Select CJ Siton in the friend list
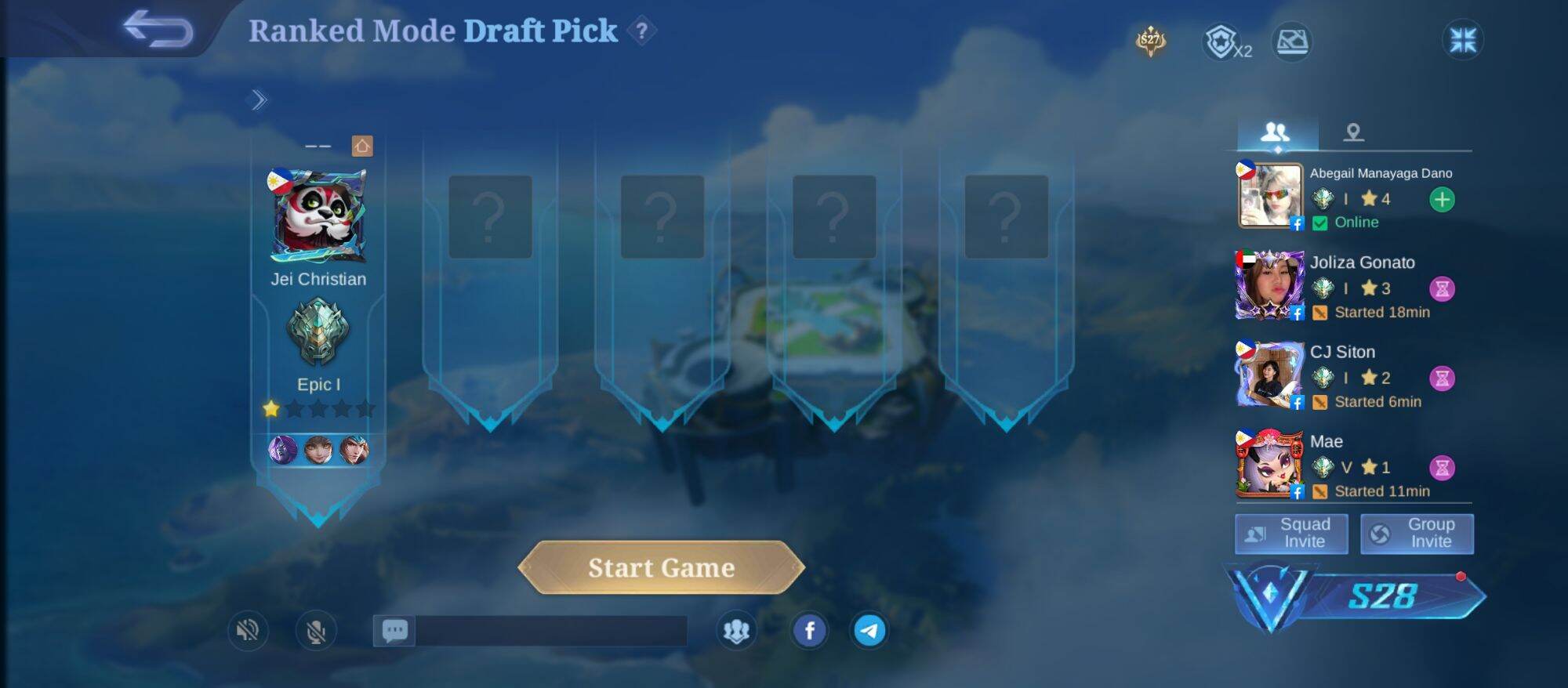Image resolution: width=1568 pixels, height=688 pixels. coord(1342,352)
